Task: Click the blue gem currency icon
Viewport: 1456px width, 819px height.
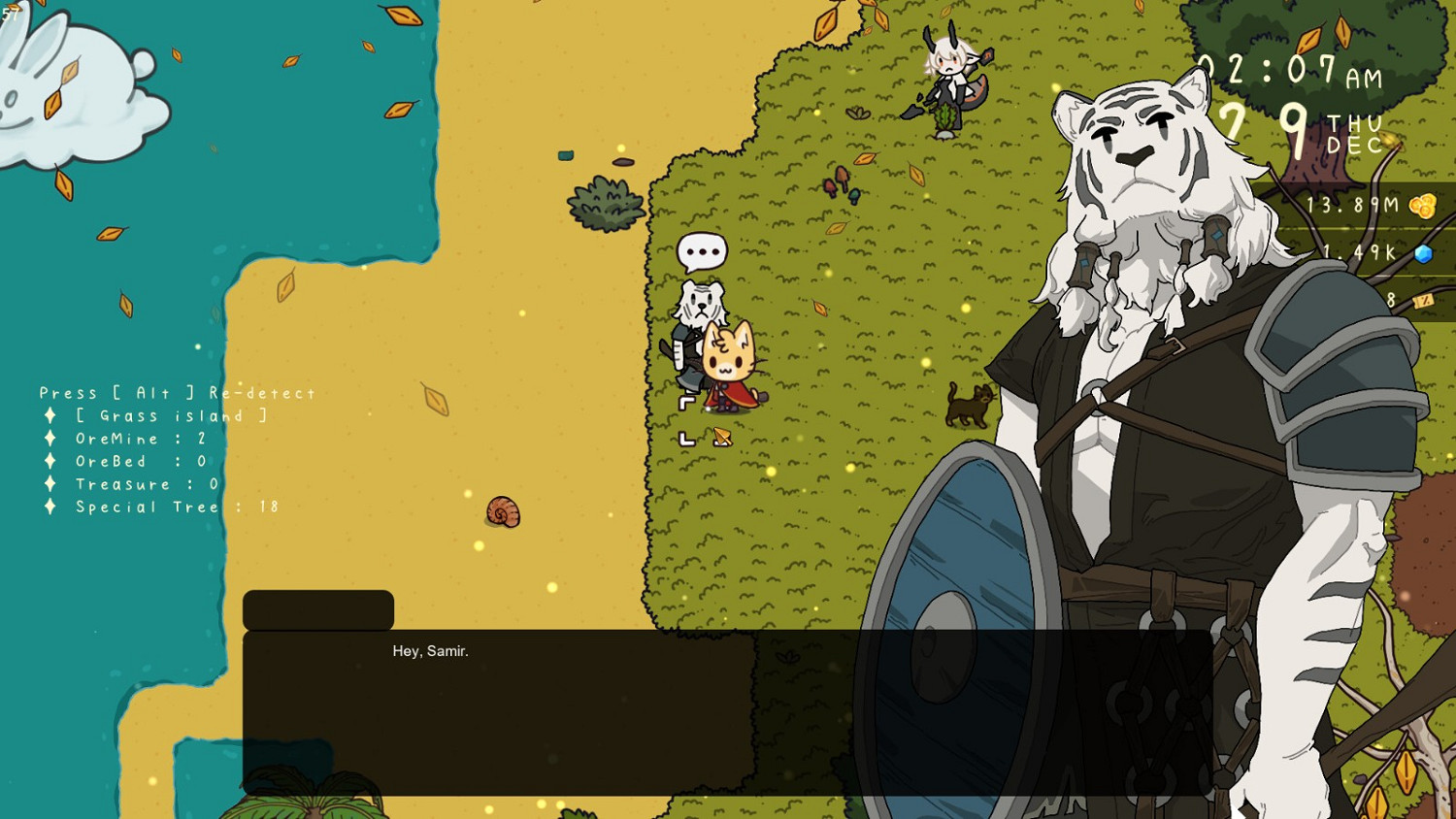Action: coord(1421,252)
